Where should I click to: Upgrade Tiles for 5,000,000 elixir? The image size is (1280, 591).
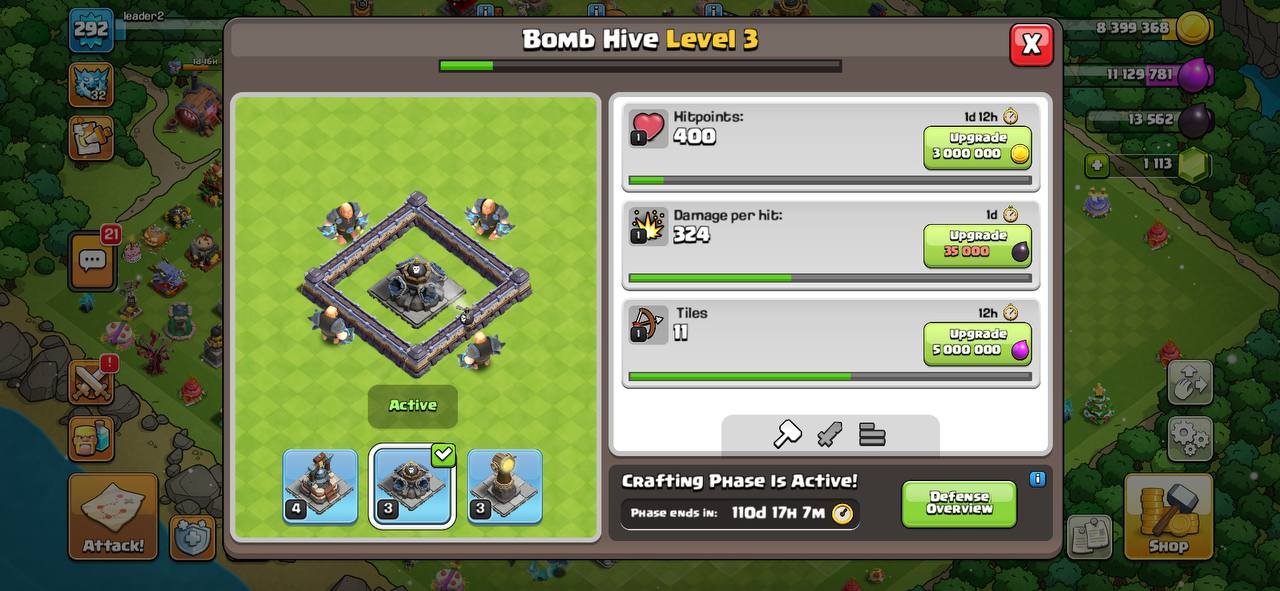pos(977,343)
